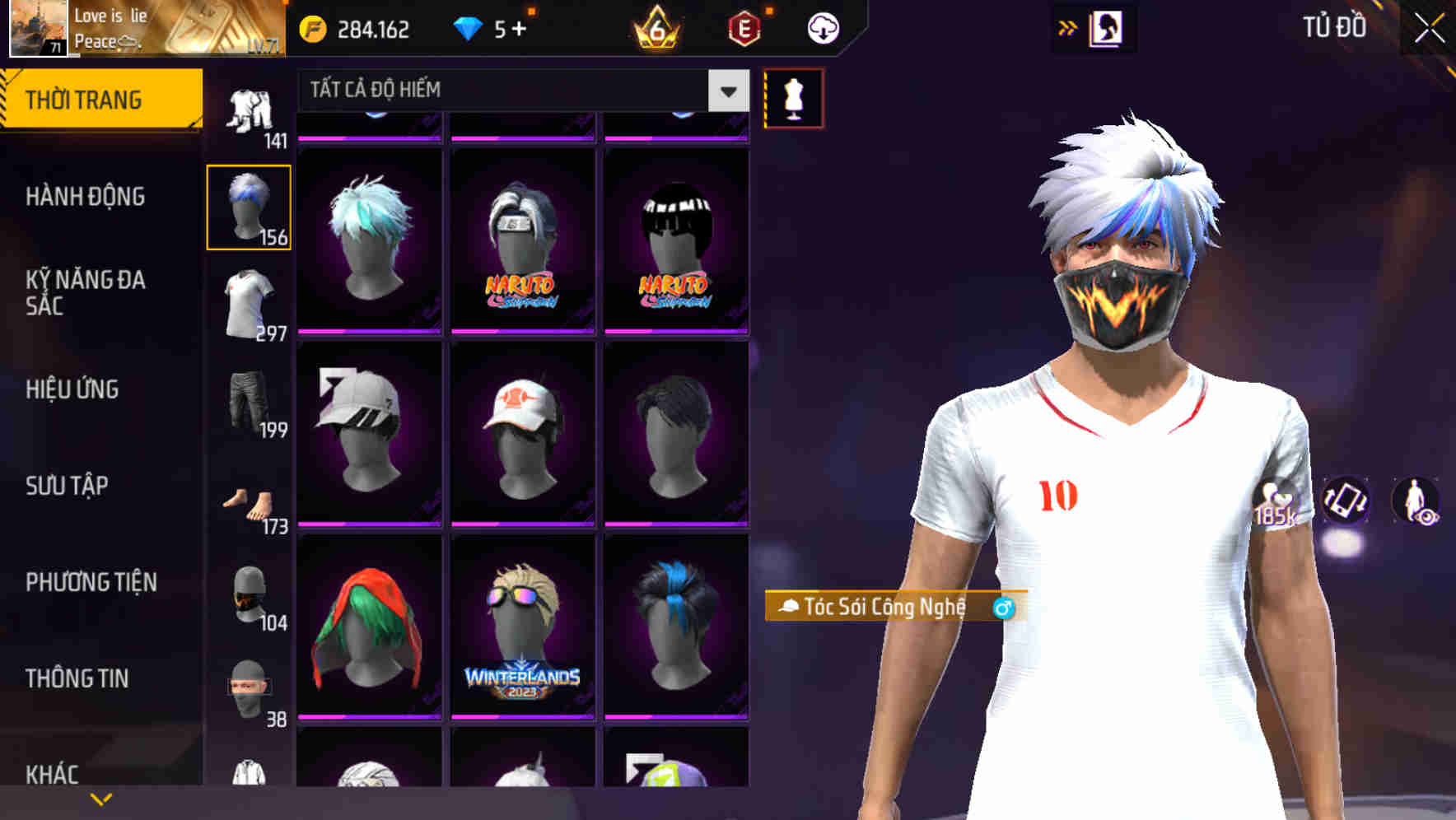Expand the chevron below KHÁC in sidebar
1456x820 pixels.
tap(101, 799)
